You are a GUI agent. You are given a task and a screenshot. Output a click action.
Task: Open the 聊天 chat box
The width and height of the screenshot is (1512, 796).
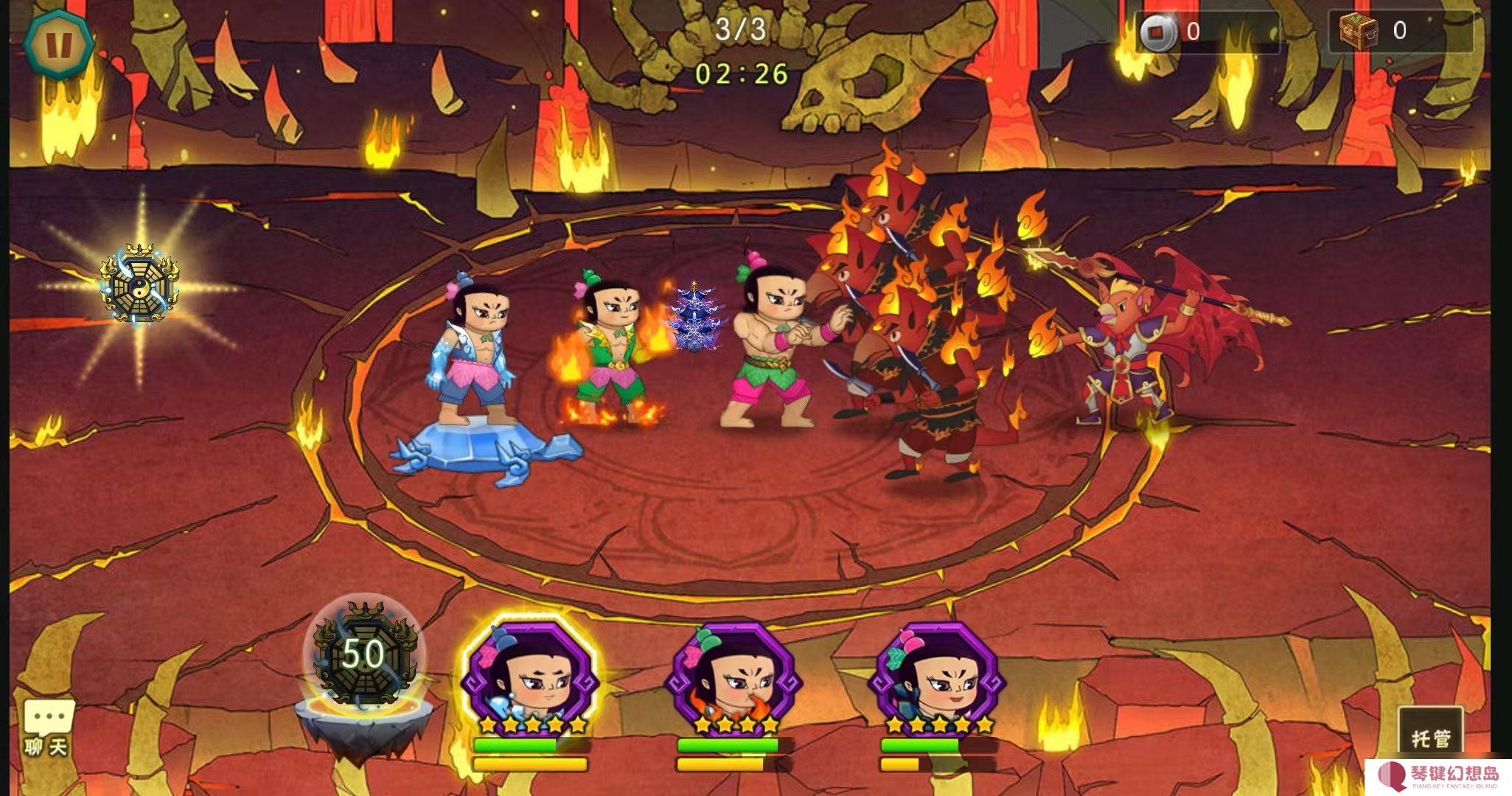pos(47,727)
